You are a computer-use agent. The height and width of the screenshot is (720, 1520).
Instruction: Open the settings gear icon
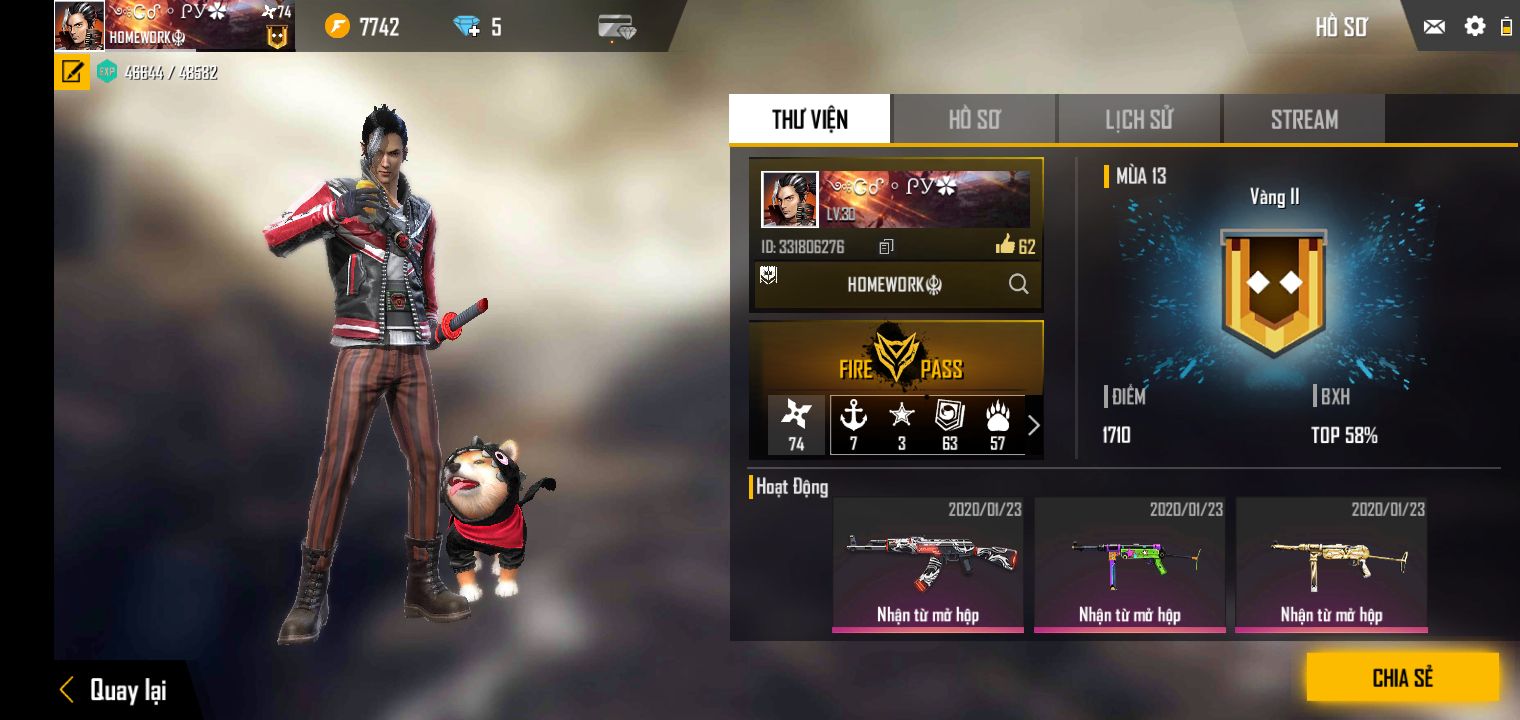[1474, 27]
